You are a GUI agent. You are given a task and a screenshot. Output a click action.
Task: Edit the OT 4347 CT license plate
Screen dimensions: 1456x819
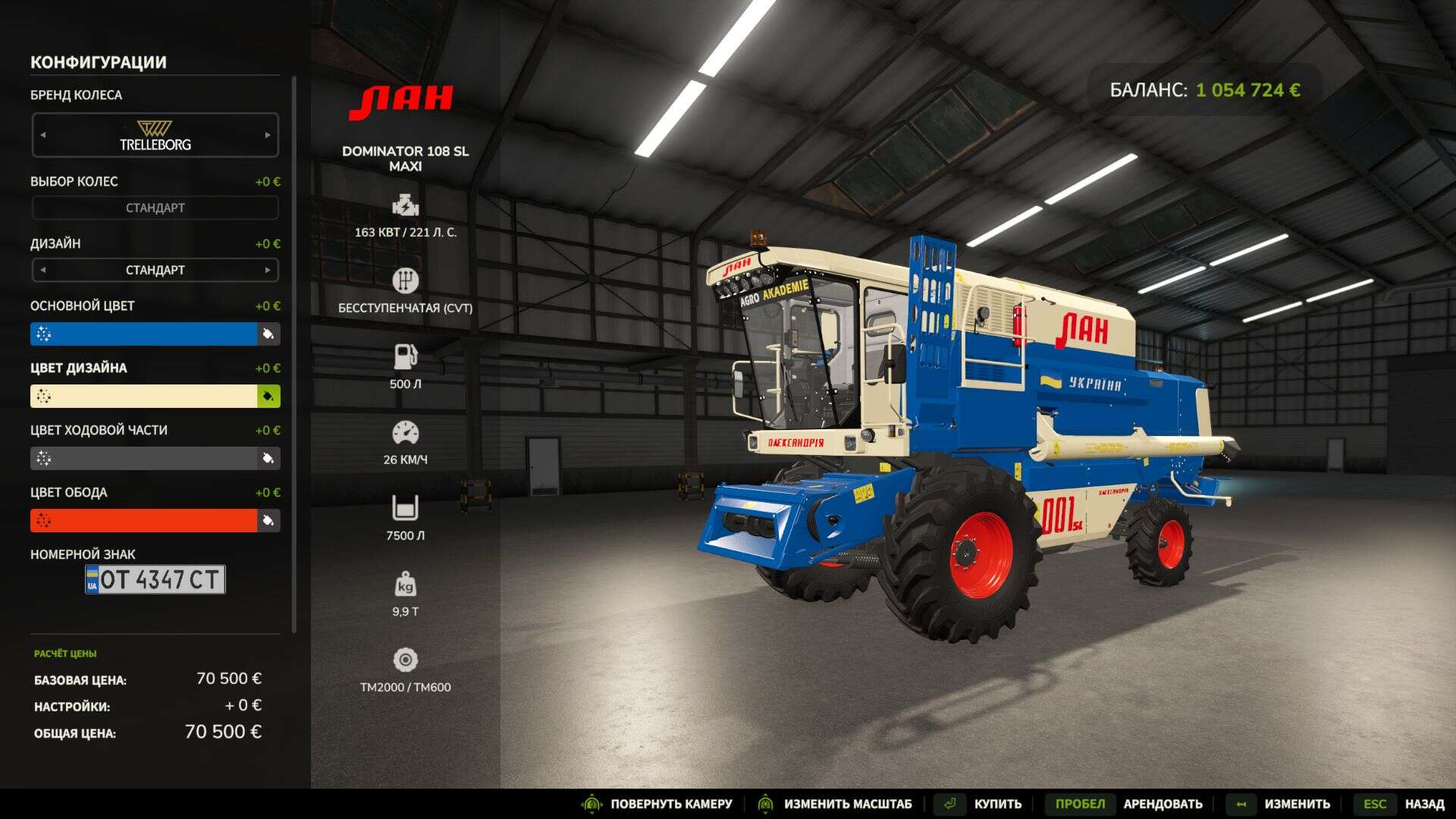coord(155,579)
